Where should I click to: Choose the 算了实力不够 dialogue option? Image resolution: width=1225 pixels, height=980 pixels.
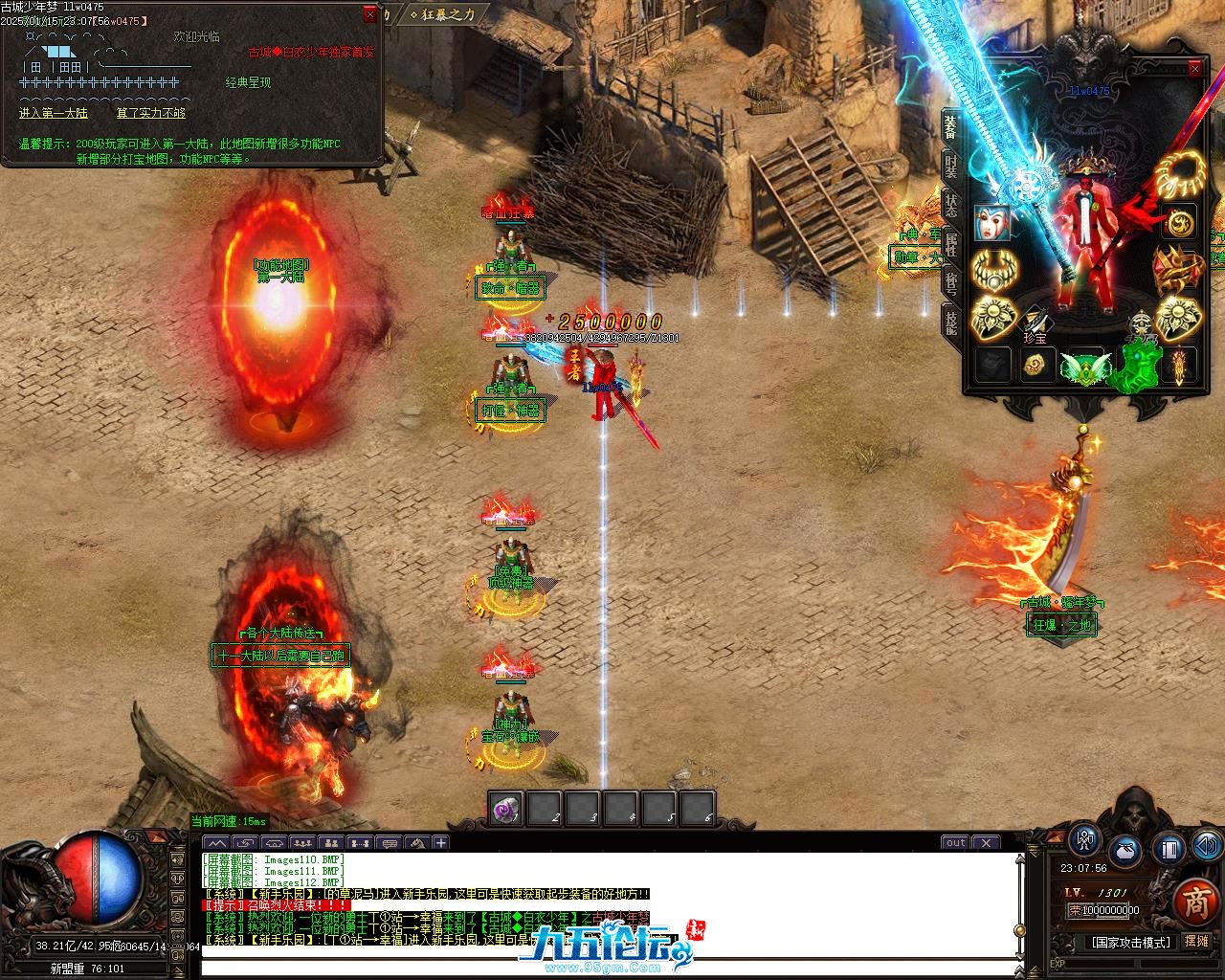(151, 113)
